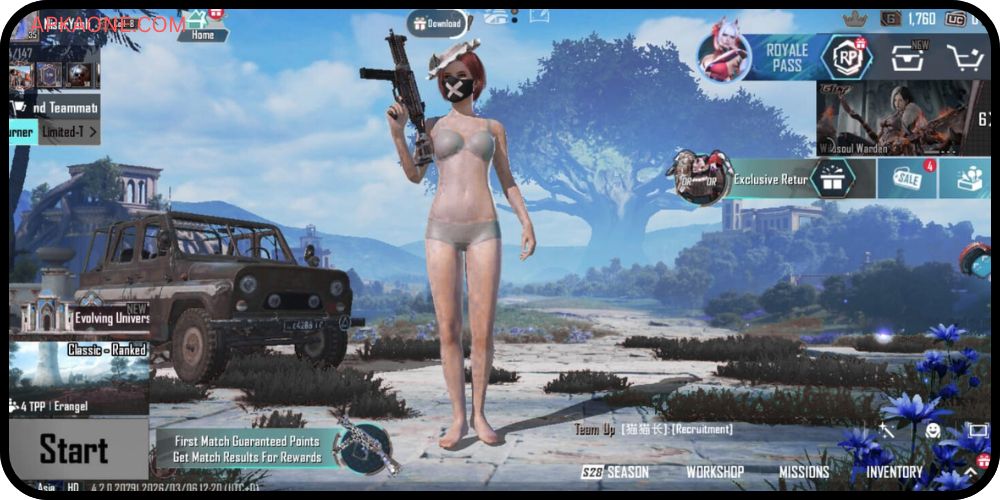
Task: Start the match
Action: pyautogui.click(x=74, y=450)
